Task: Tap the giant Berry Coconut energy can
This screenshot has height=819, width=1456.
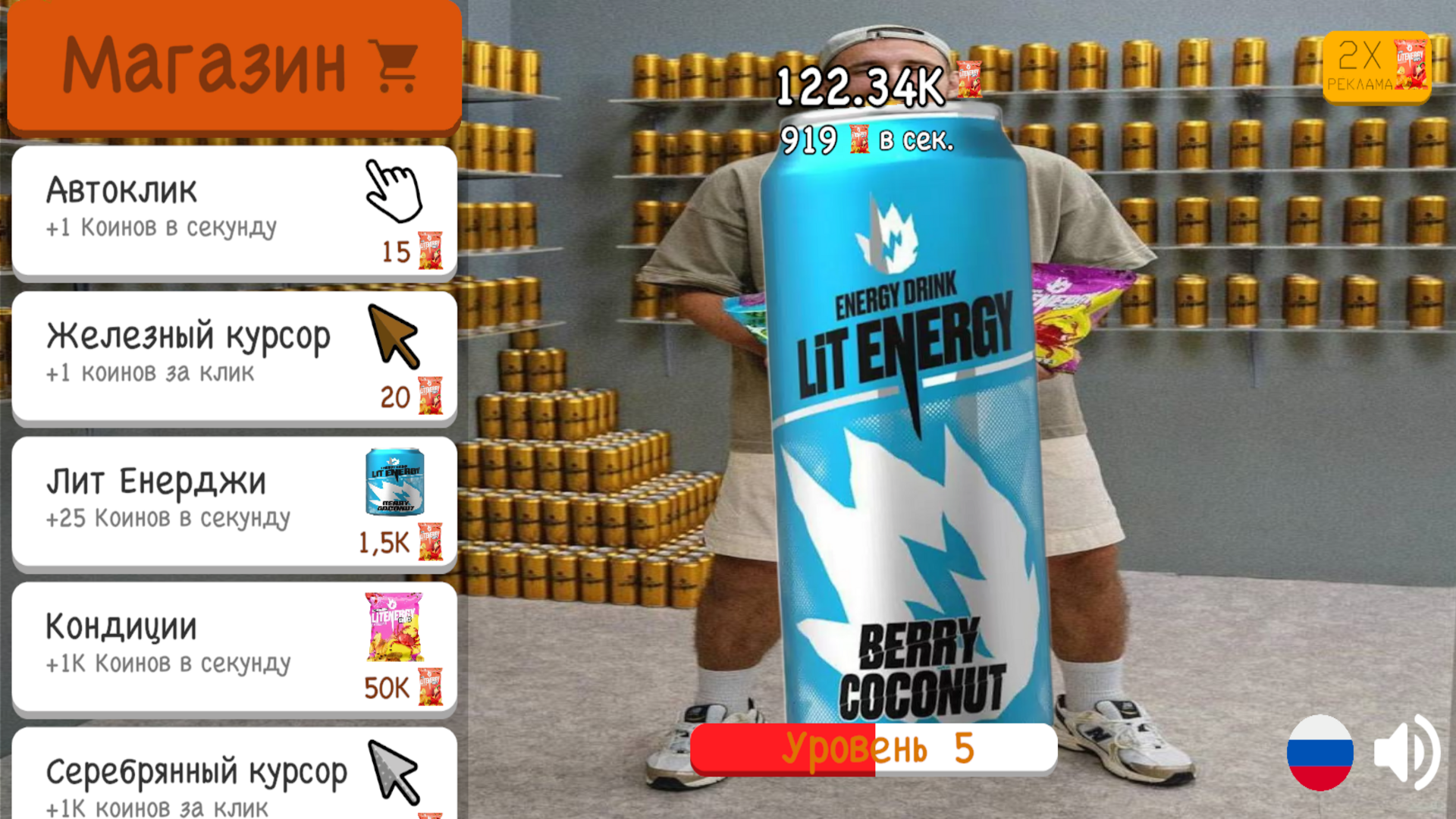Action: pyautogui.click(x=902, y=425)
